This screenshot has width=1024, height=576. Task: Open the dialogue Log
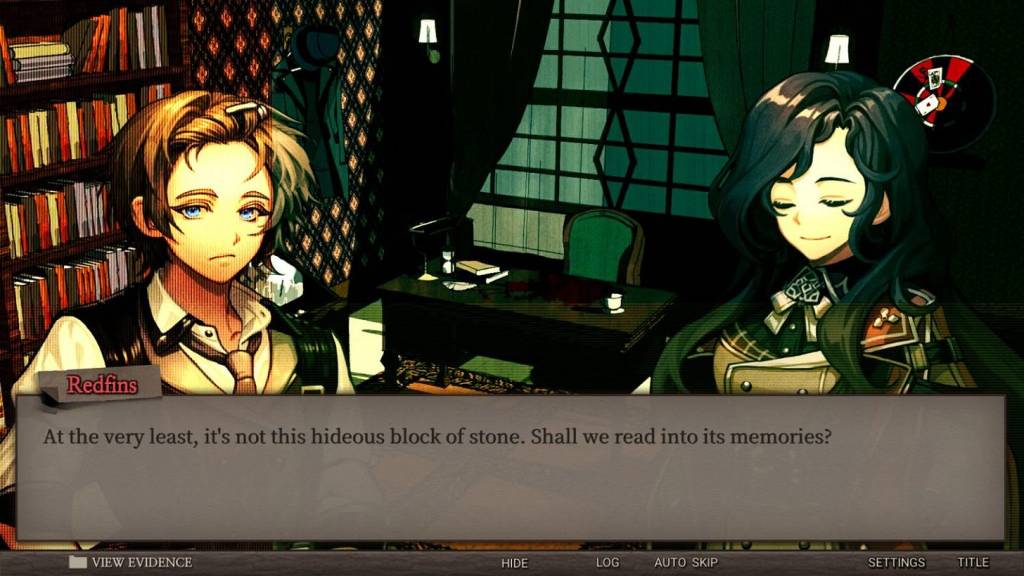[x=608, y=563]
